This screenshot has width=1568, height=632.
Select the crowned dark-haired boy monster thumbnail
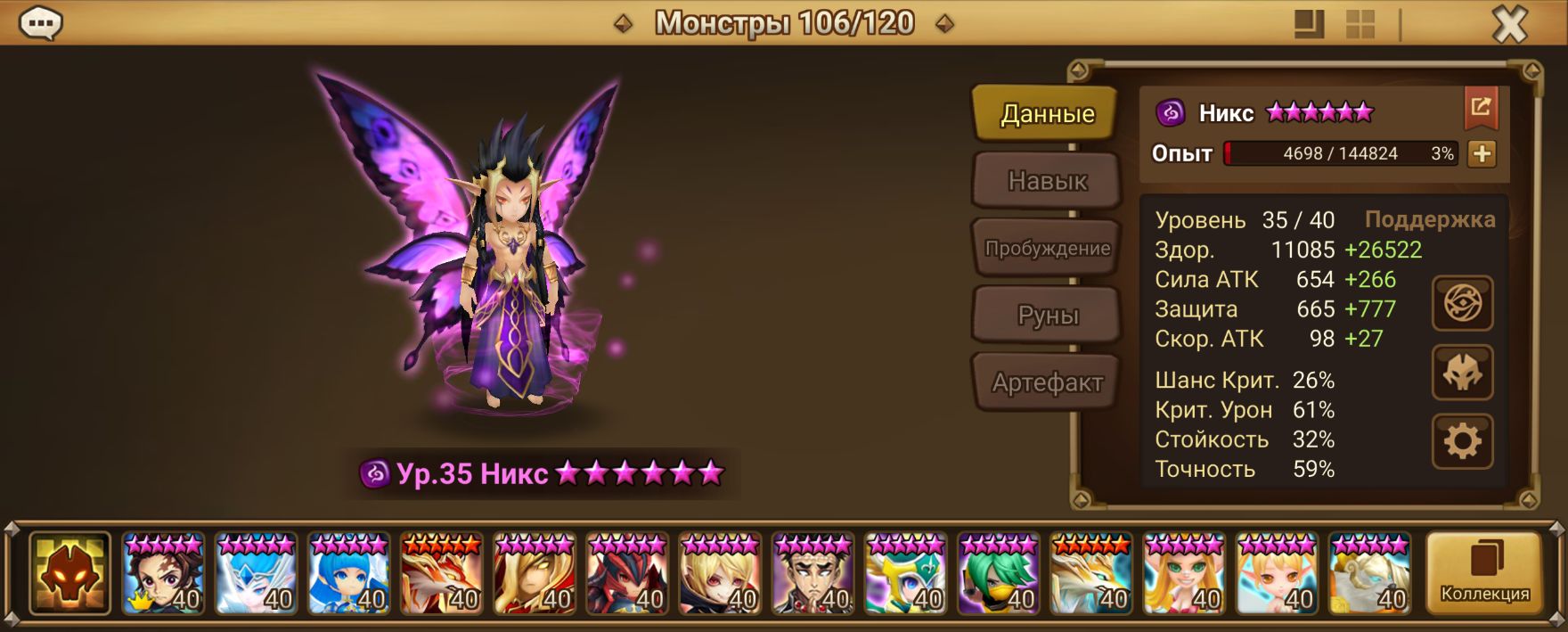163,573
